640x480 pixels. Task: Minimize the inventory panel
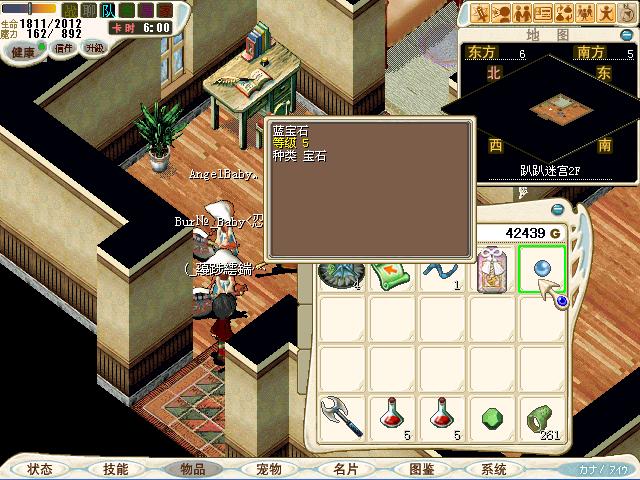557,210
